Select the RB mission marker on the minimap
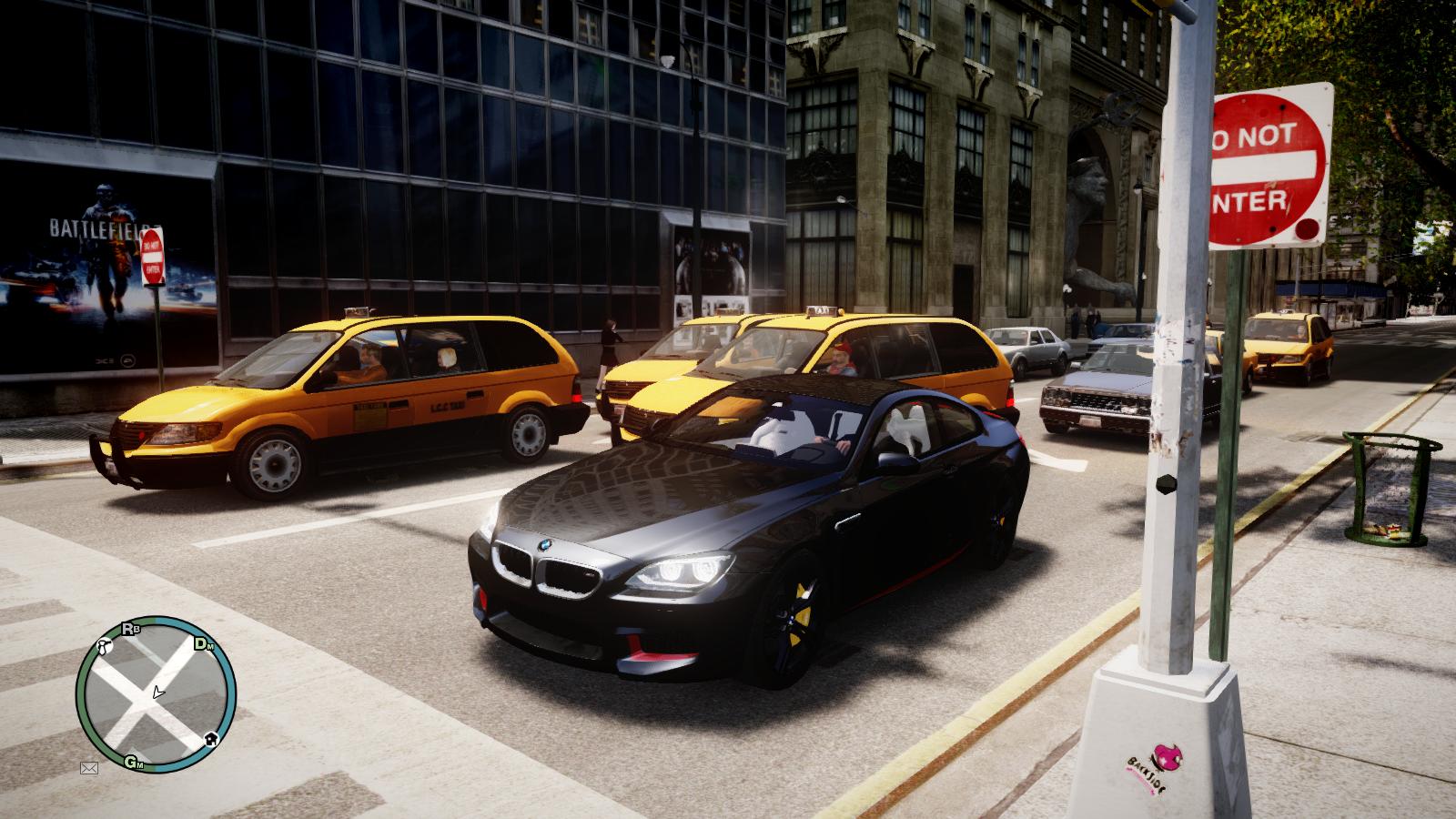 click(x=129, y=629)
